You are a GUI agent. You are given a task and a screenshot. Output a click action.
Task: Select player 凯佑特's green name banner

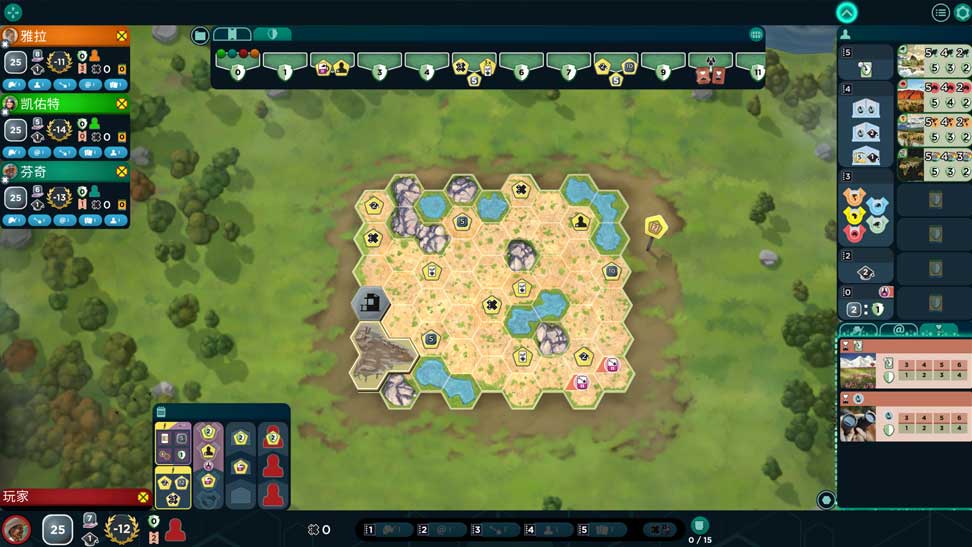click(x=60, y=104)
